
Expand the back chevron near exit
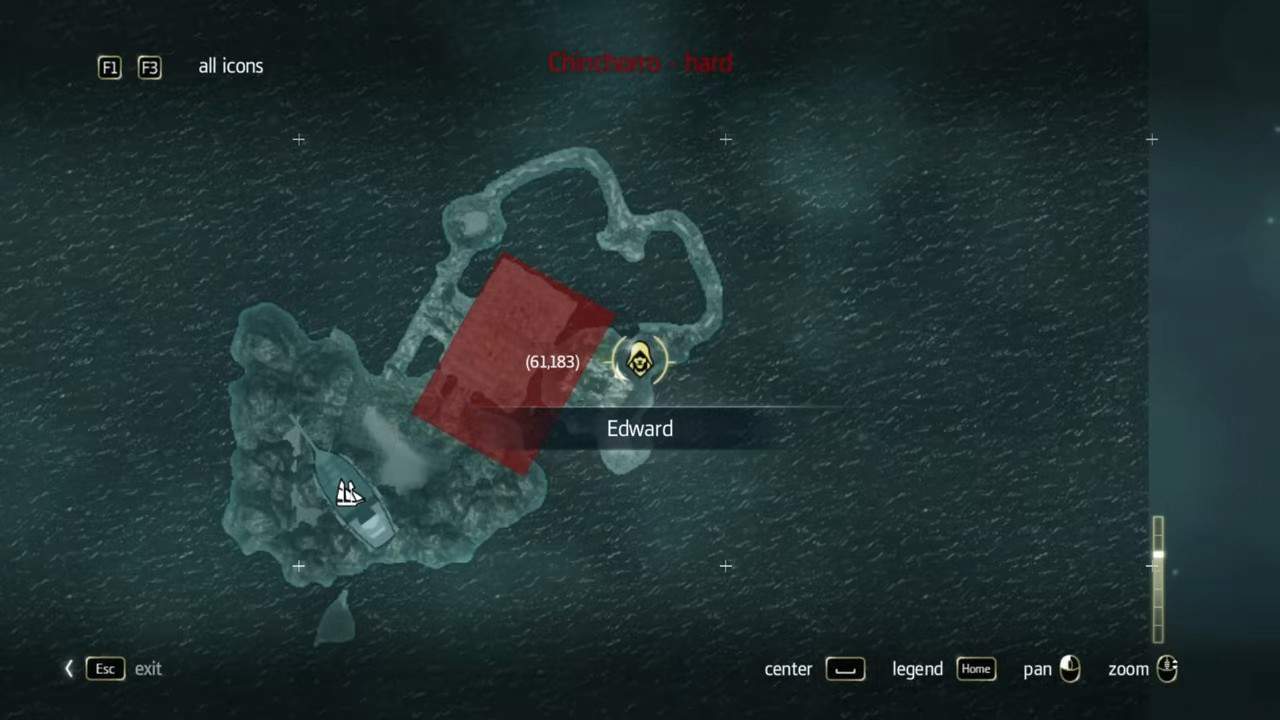[69, 668]
